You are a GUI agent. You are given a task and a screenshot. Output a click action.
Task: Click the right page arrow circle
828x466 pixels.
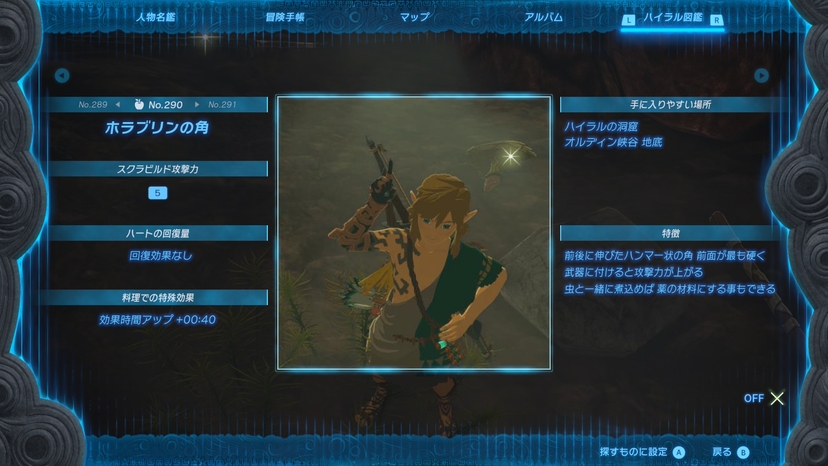pos(762,75)
